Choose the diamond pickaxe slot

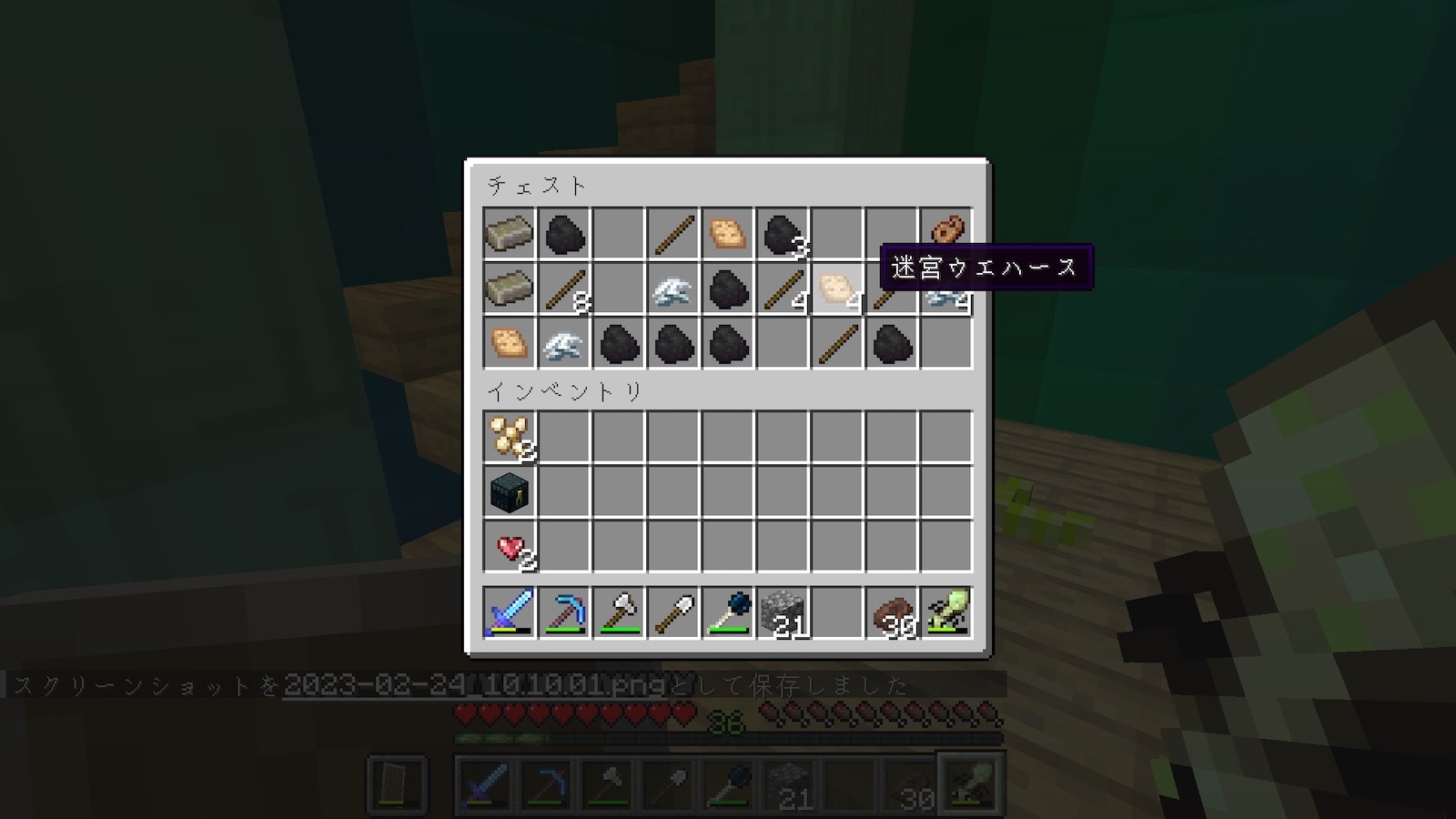click(x=564, y=612)
